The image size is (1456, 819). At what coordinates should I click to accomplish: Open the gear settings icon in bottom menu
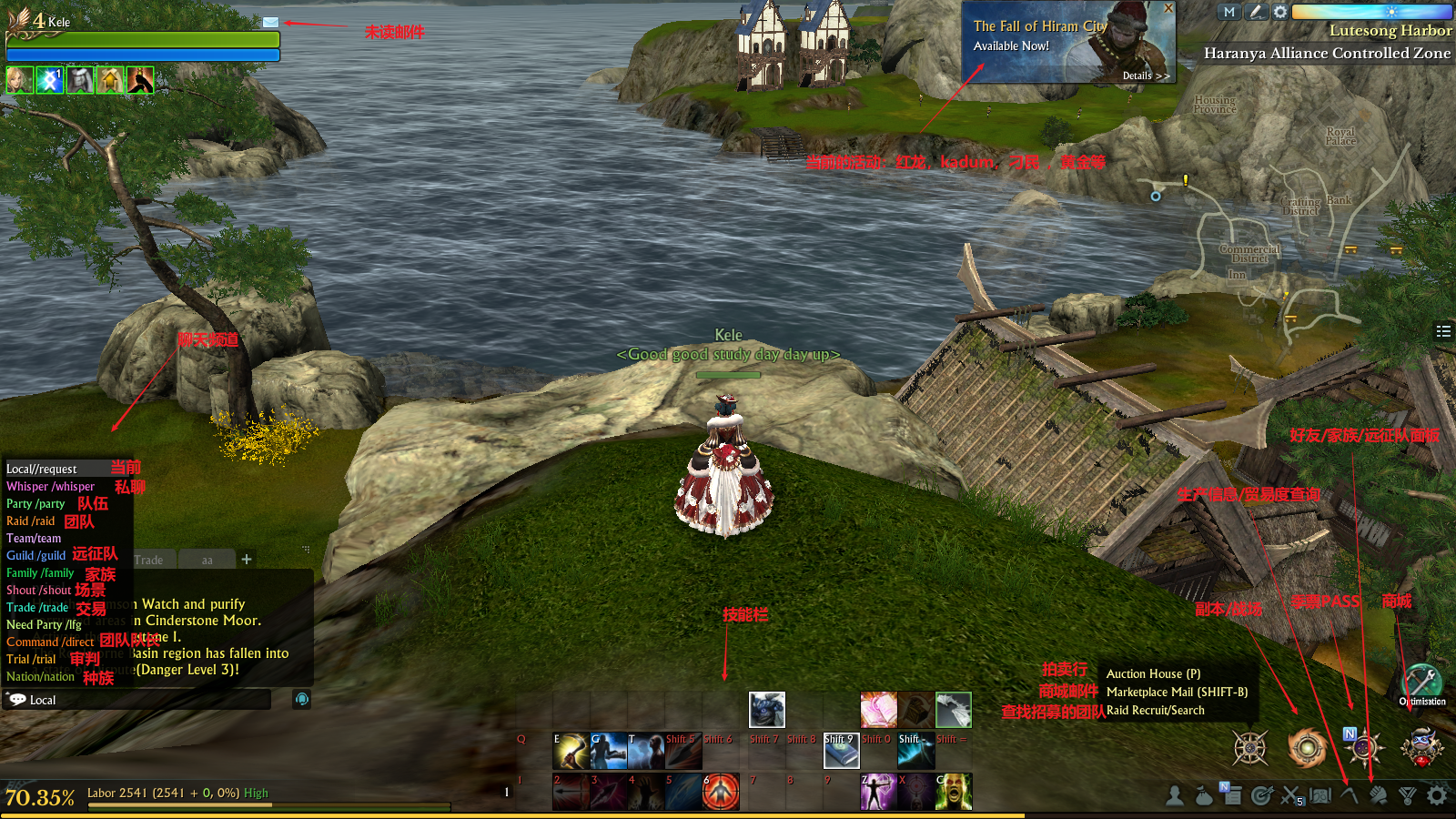[1437, 796]
